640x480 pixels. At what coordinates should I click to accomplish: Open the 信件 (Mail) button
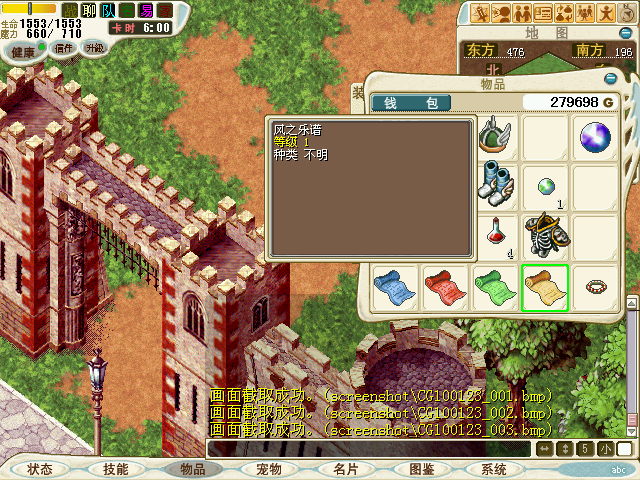[64, 48]
